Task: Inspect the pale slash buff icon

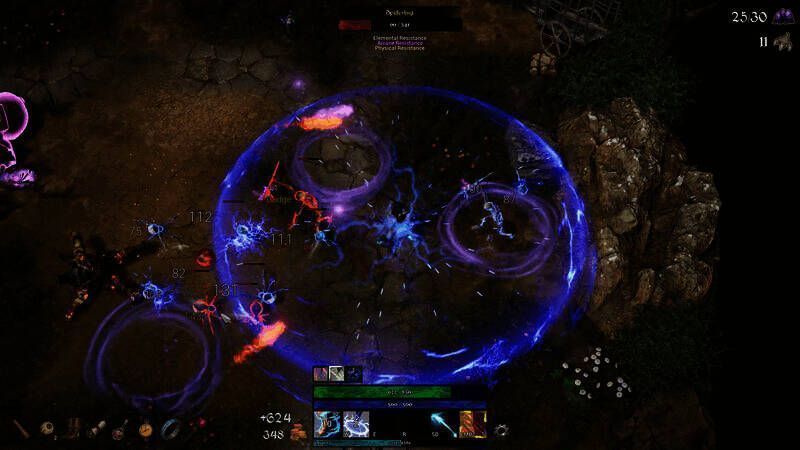Action: click(337, 374)
